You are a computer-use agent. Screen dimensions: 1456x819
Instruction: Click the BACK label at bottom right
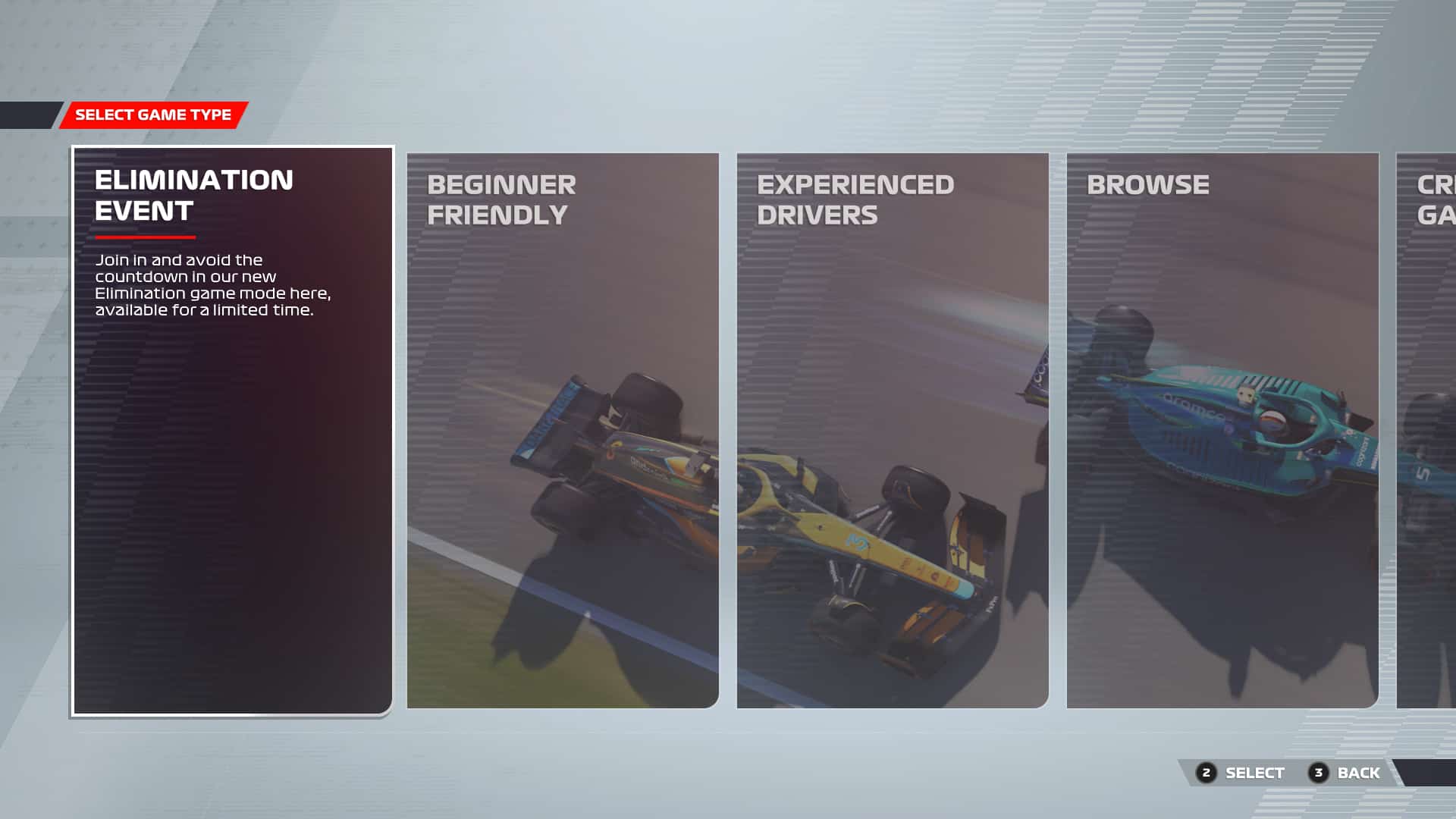[1357, 773]
